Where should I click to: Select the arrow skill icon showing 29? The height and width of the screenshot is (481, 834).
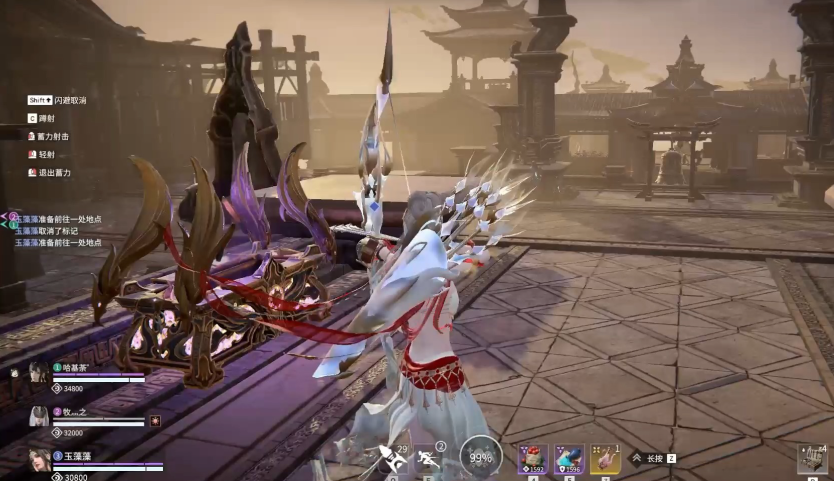391,459
